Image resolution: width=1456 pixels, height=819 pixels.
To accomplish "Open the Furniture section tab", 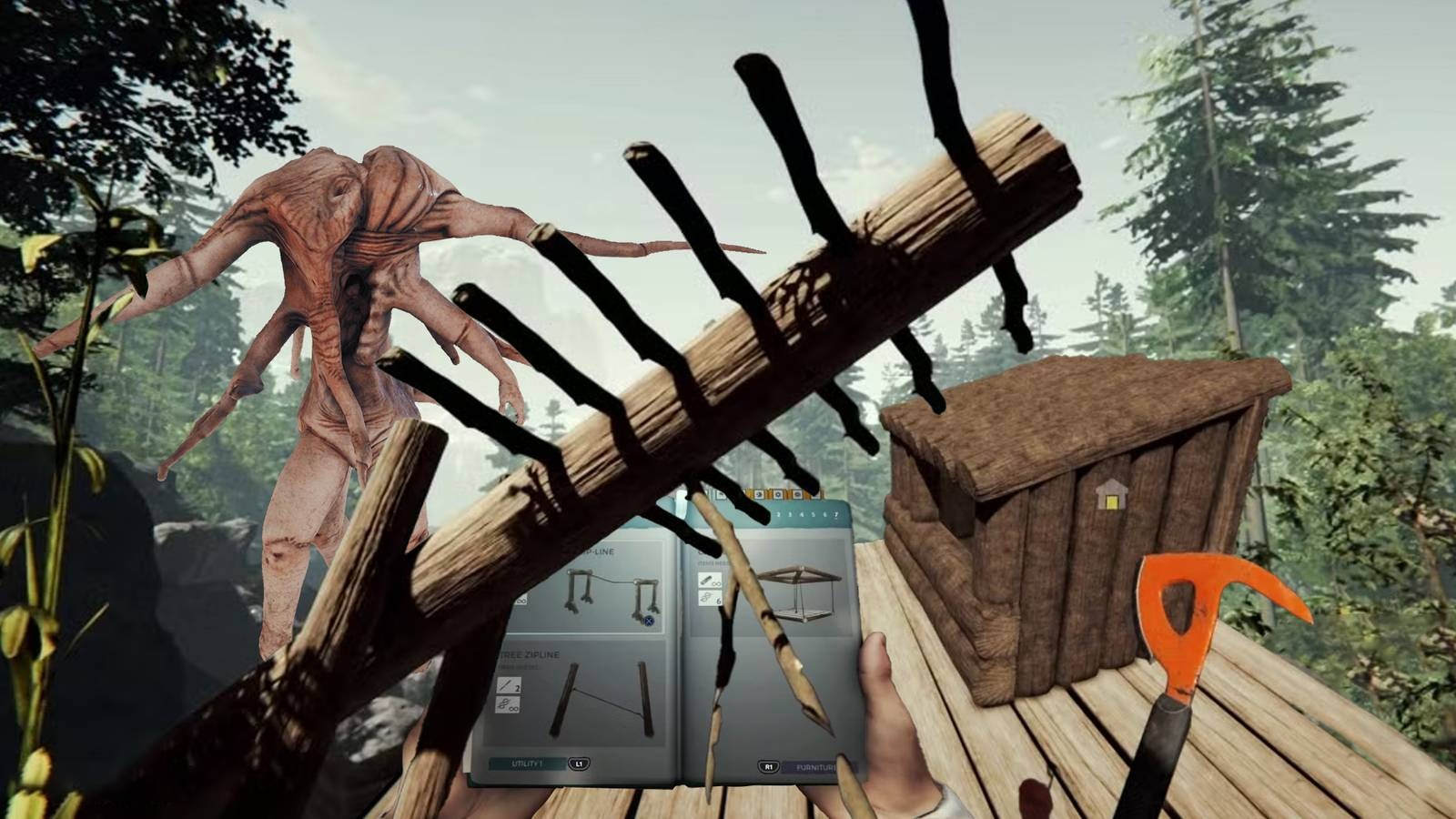I will [814, 766].
